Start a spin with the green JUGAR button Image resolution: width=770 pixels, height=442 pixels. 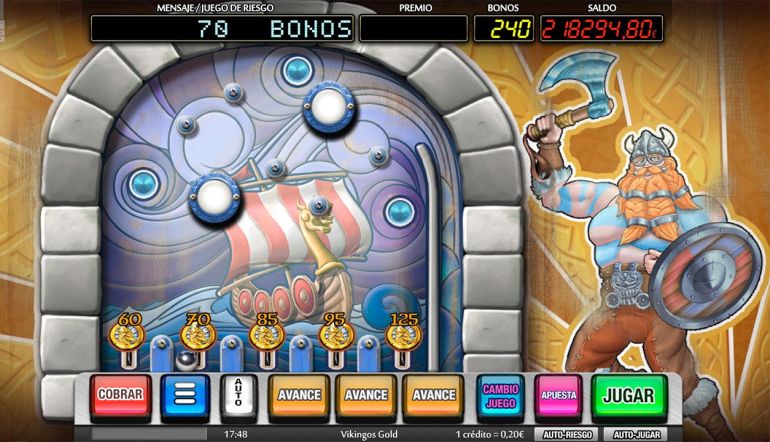tap(628, 395)
